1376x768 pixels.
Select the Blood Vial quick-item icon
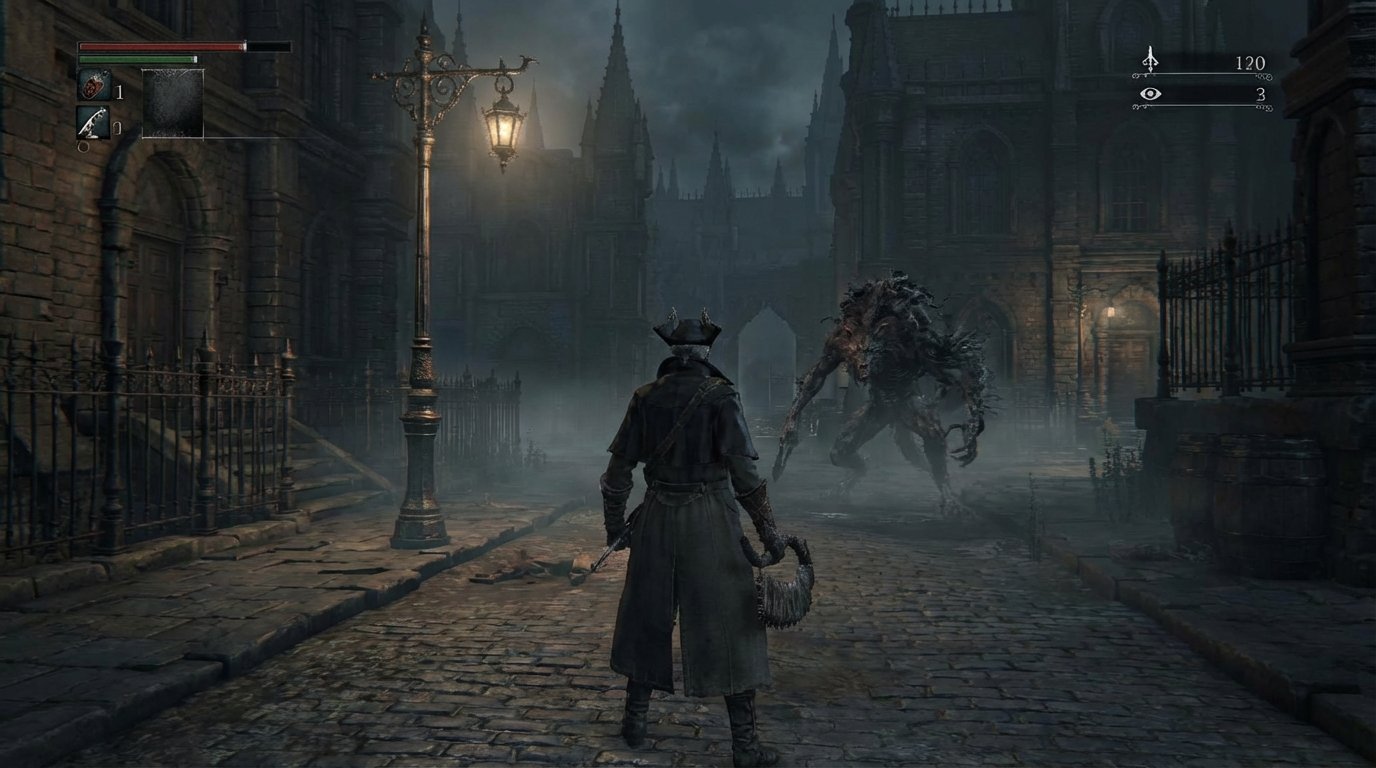[x=94, y=86]
